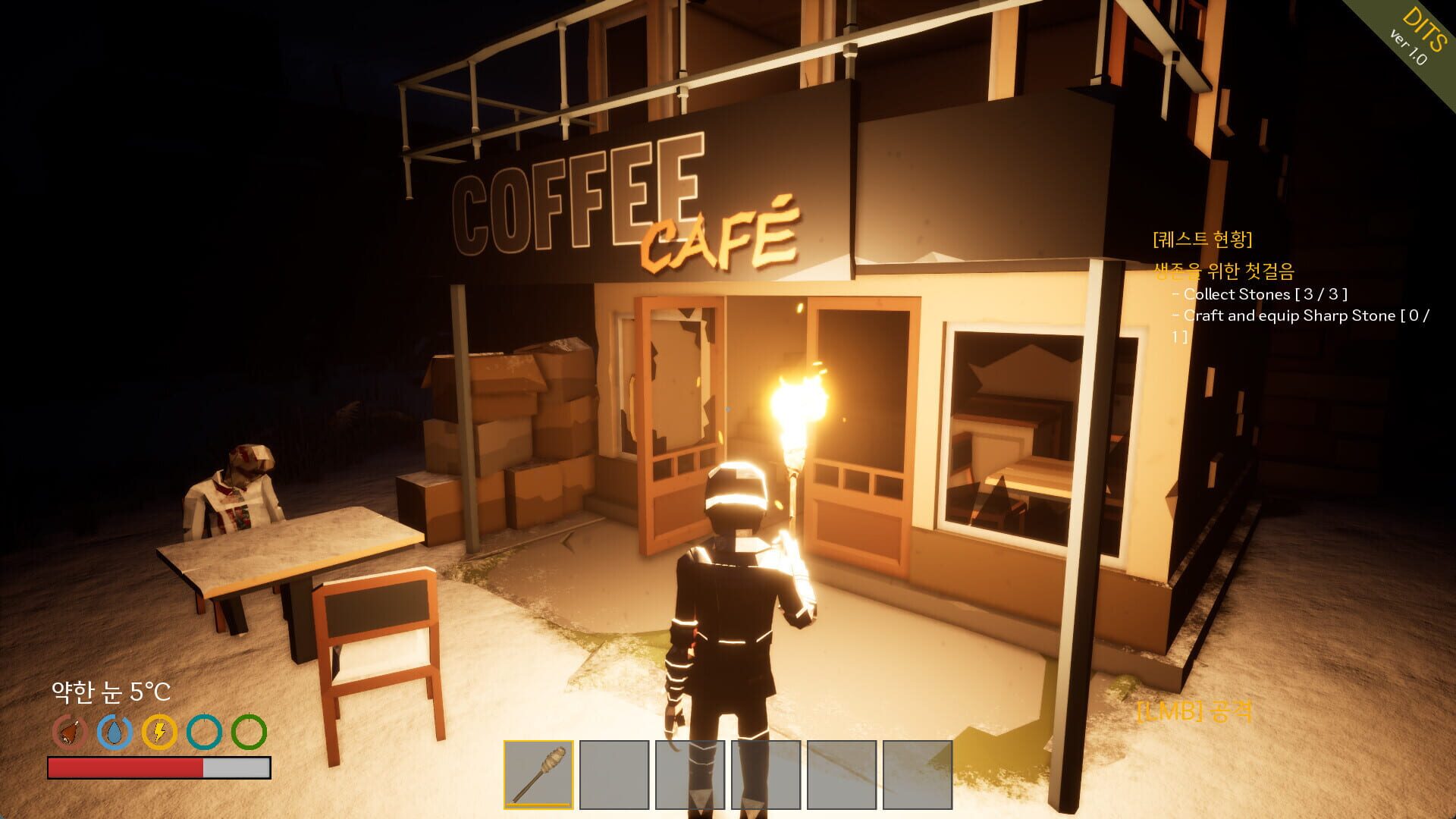The image size is (1456, 819).
Task: Click the hunger meat status icon
Action: [71, 732]
